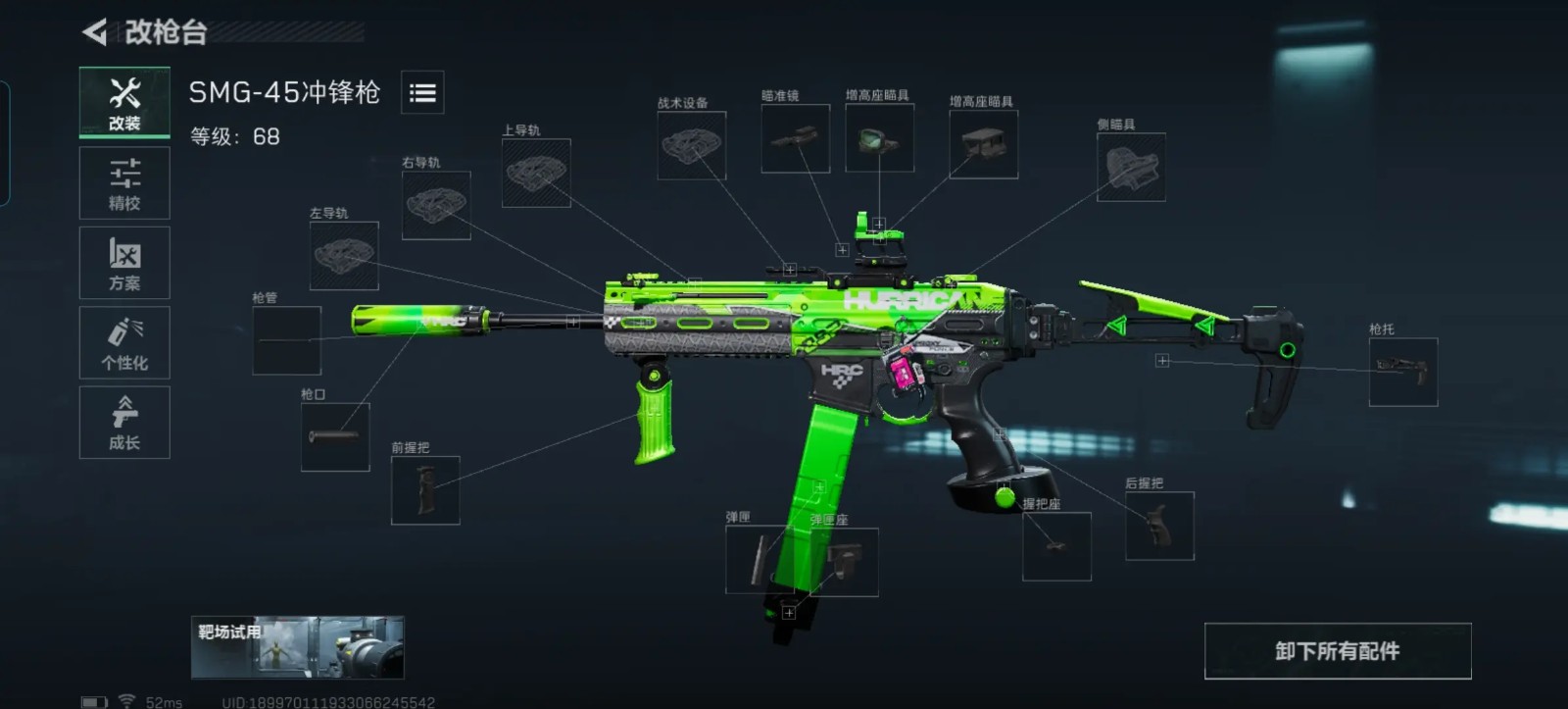Open the attachment list view icon
1568x709 pixels.
click(x=422, y=93)
